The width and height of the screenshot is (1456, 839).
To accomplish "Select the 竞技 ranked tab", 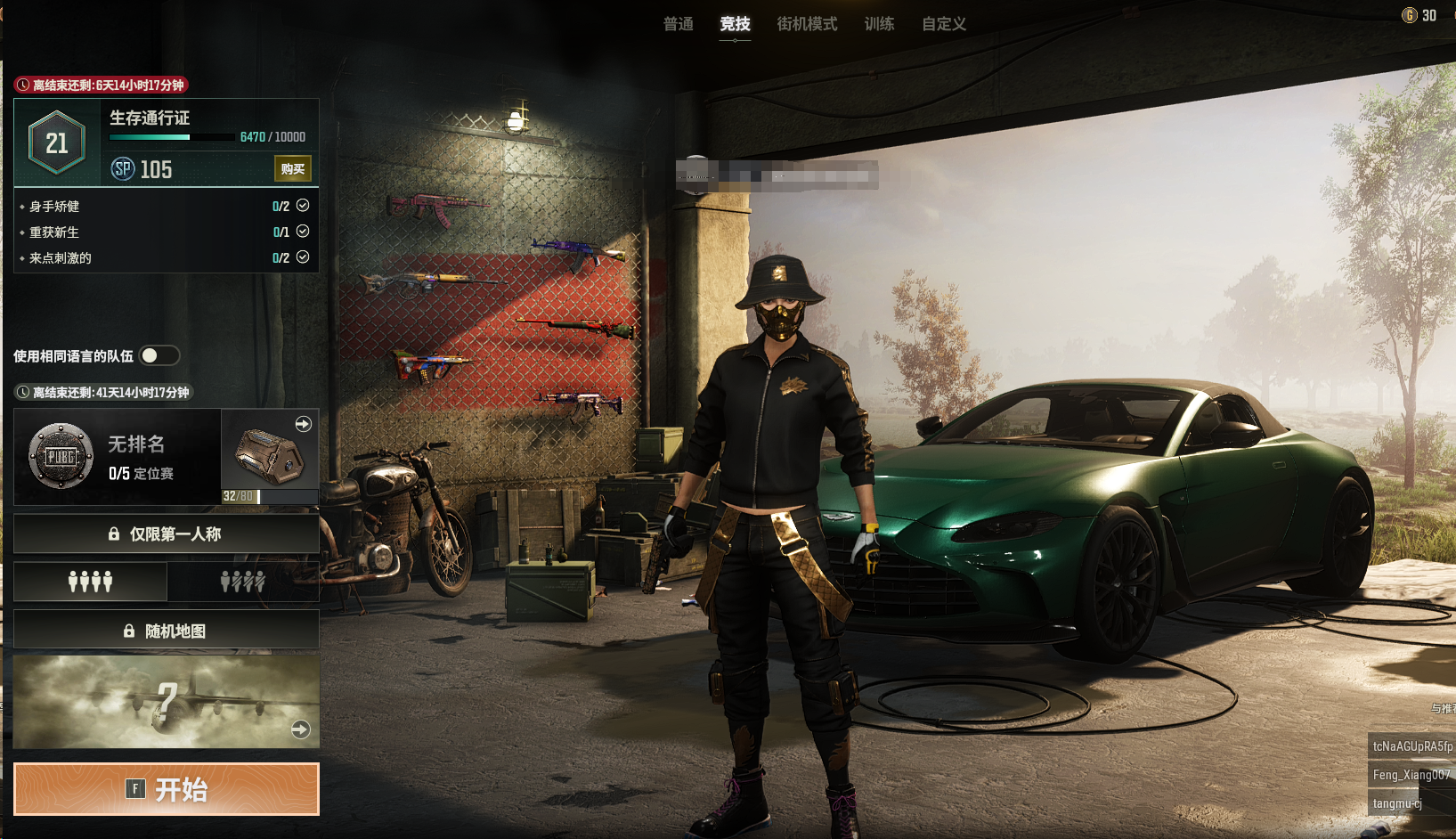I will pyautogui.click(x=735, y=24).
